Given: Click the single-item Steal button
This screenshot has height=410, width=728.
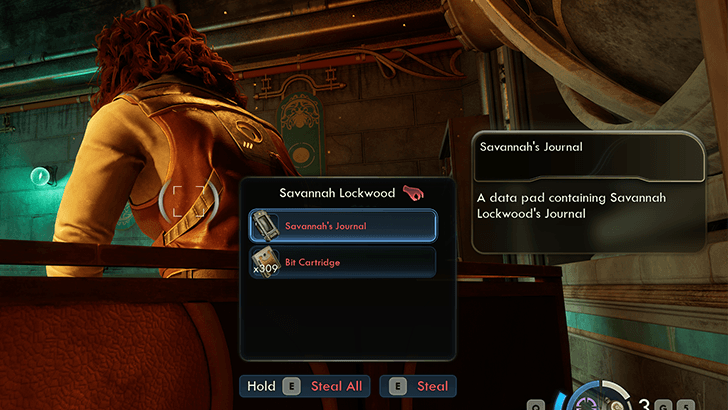Looking at the screenshot, I should tap(418, 386).
